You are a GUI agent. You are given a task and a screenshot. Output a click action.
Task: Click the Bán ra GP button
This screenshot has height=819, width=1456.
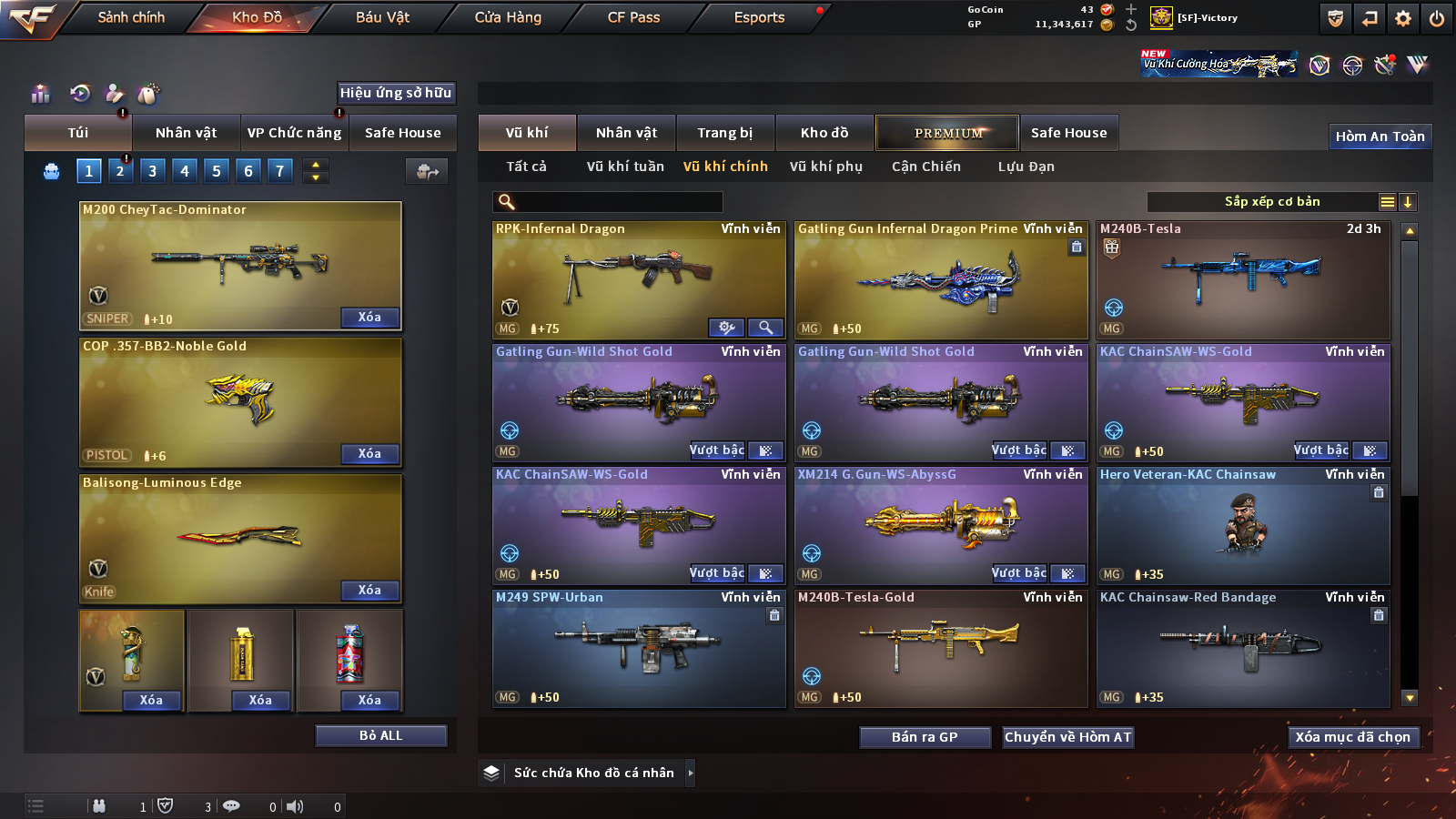pyautogui.click(x=925, y=737)
